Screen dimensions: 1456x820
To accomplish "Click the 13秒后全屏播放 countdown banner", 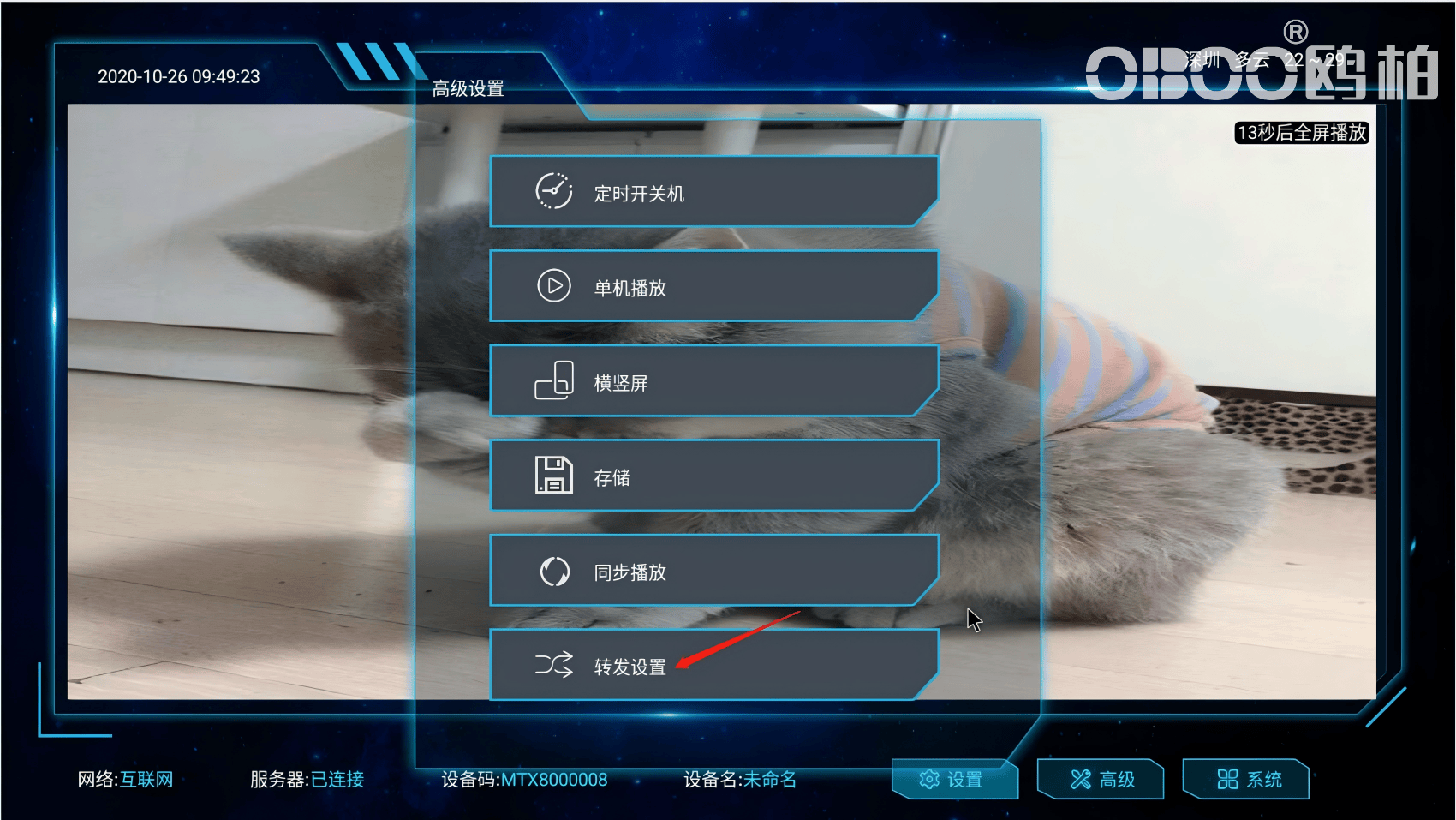I will click(x=1301, y=133).
